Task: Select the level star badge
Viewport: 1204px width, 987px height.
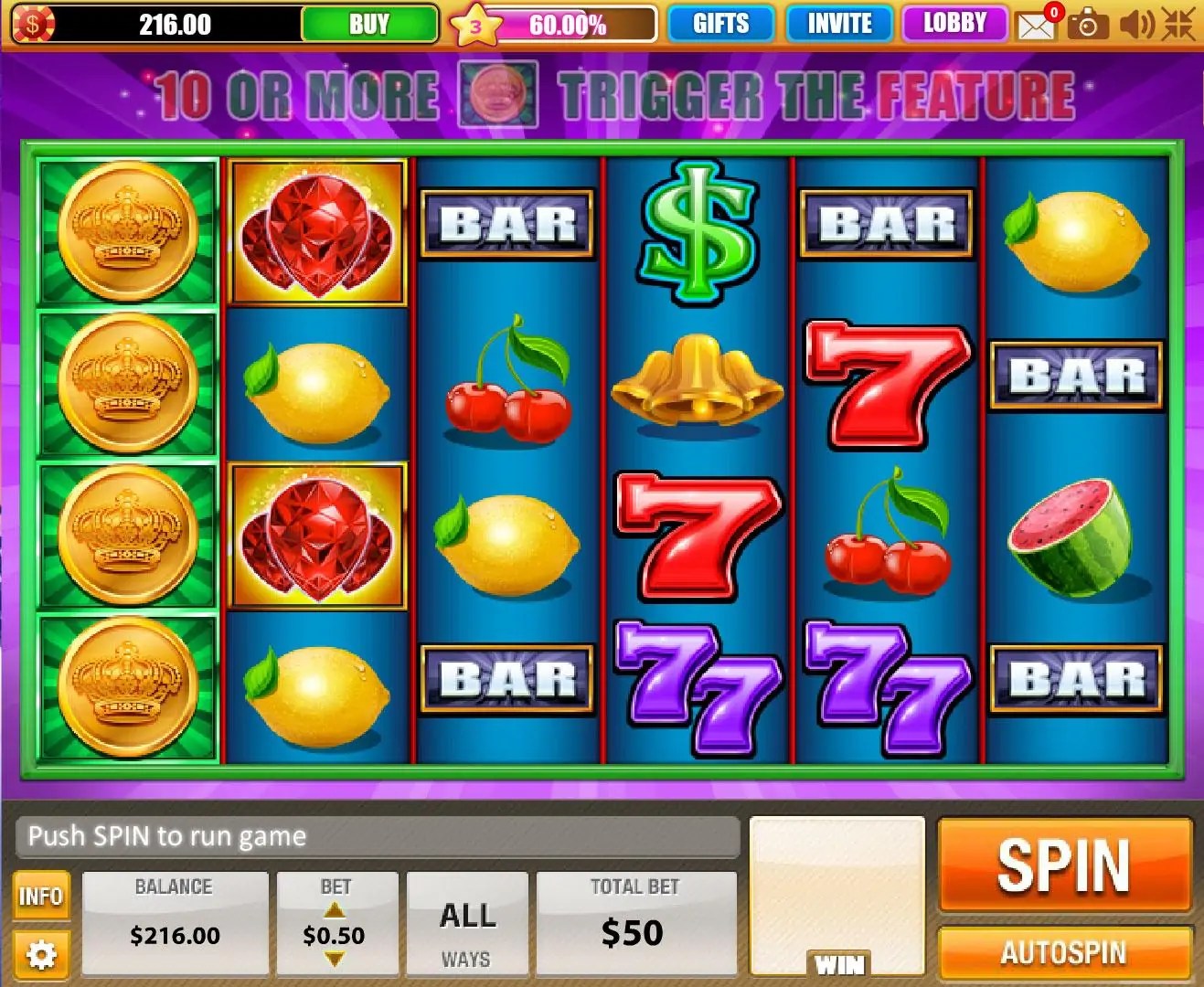Action: click(x=474, y=26)
